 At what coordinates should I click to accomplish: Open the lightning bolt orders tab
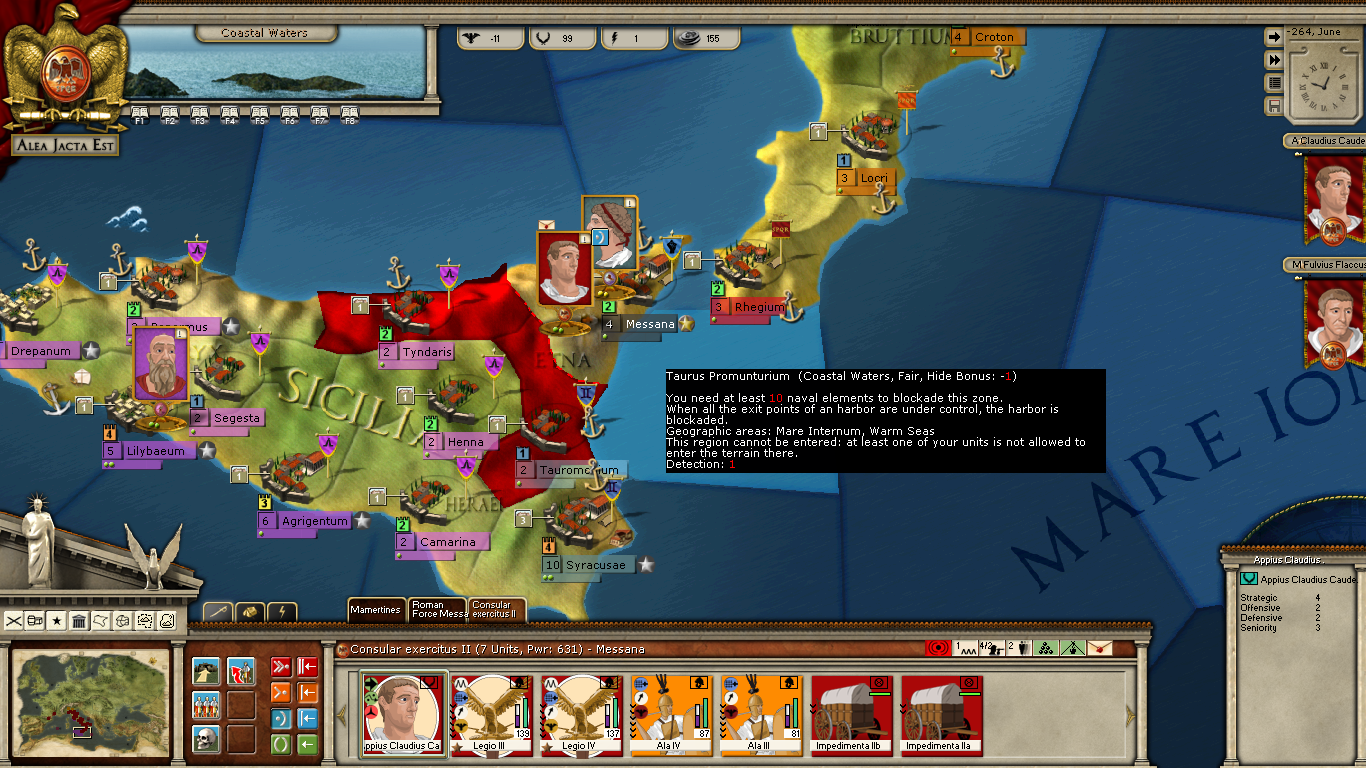(x=282, y=611)
